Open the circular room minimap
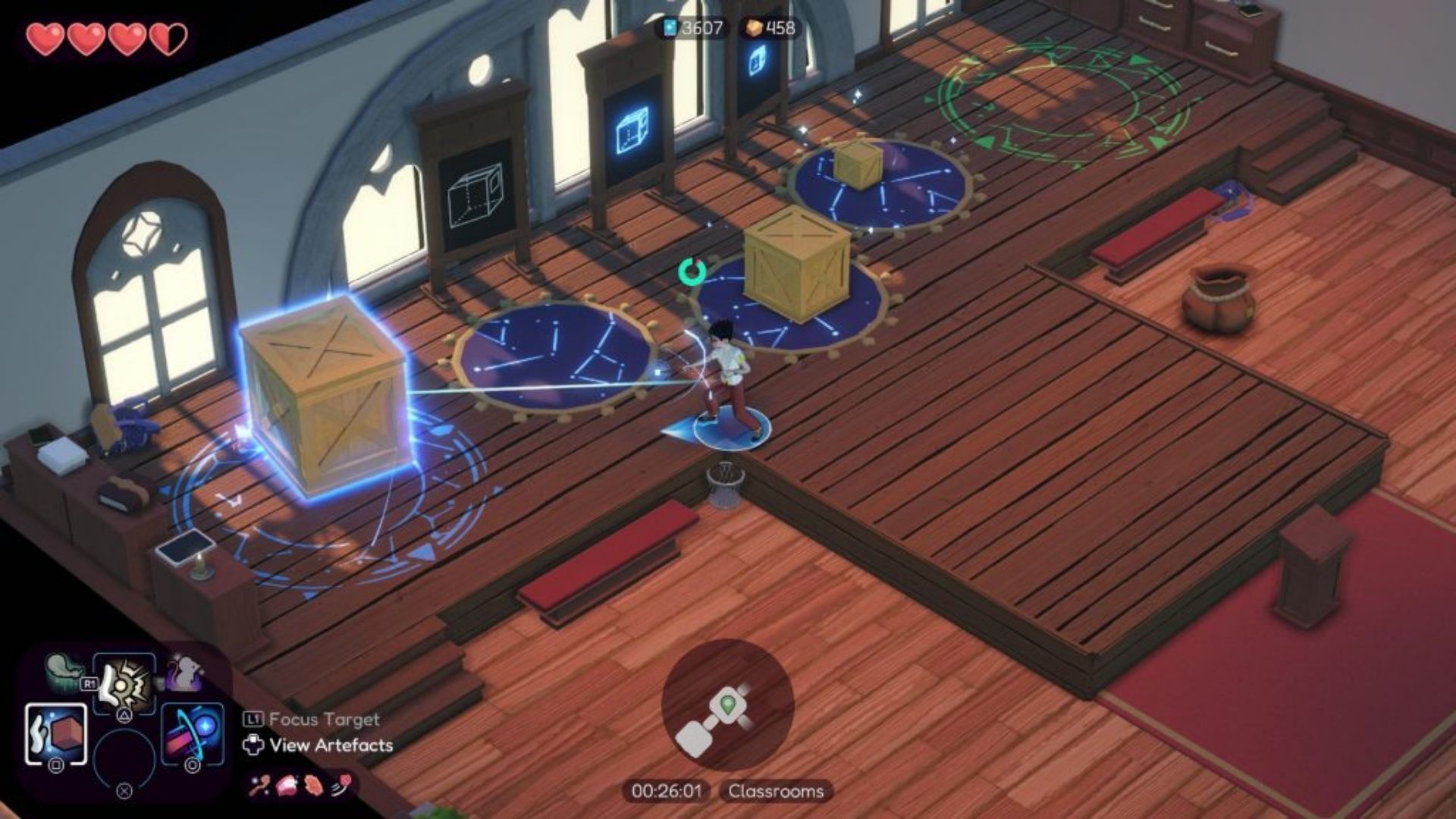1456x819 pixels. (727, 706)
